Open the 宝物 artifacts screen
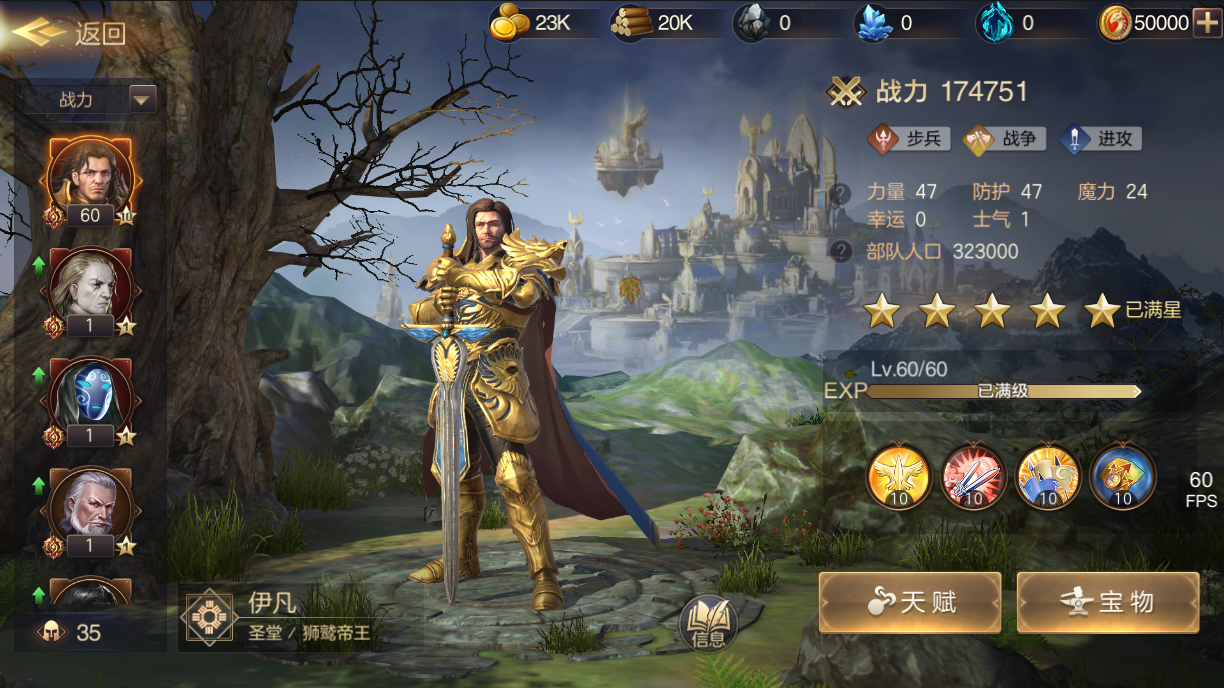Image resolution: width=1224 pixels, height=688 pixels. pyautogui.click(x=1107, y=602)
